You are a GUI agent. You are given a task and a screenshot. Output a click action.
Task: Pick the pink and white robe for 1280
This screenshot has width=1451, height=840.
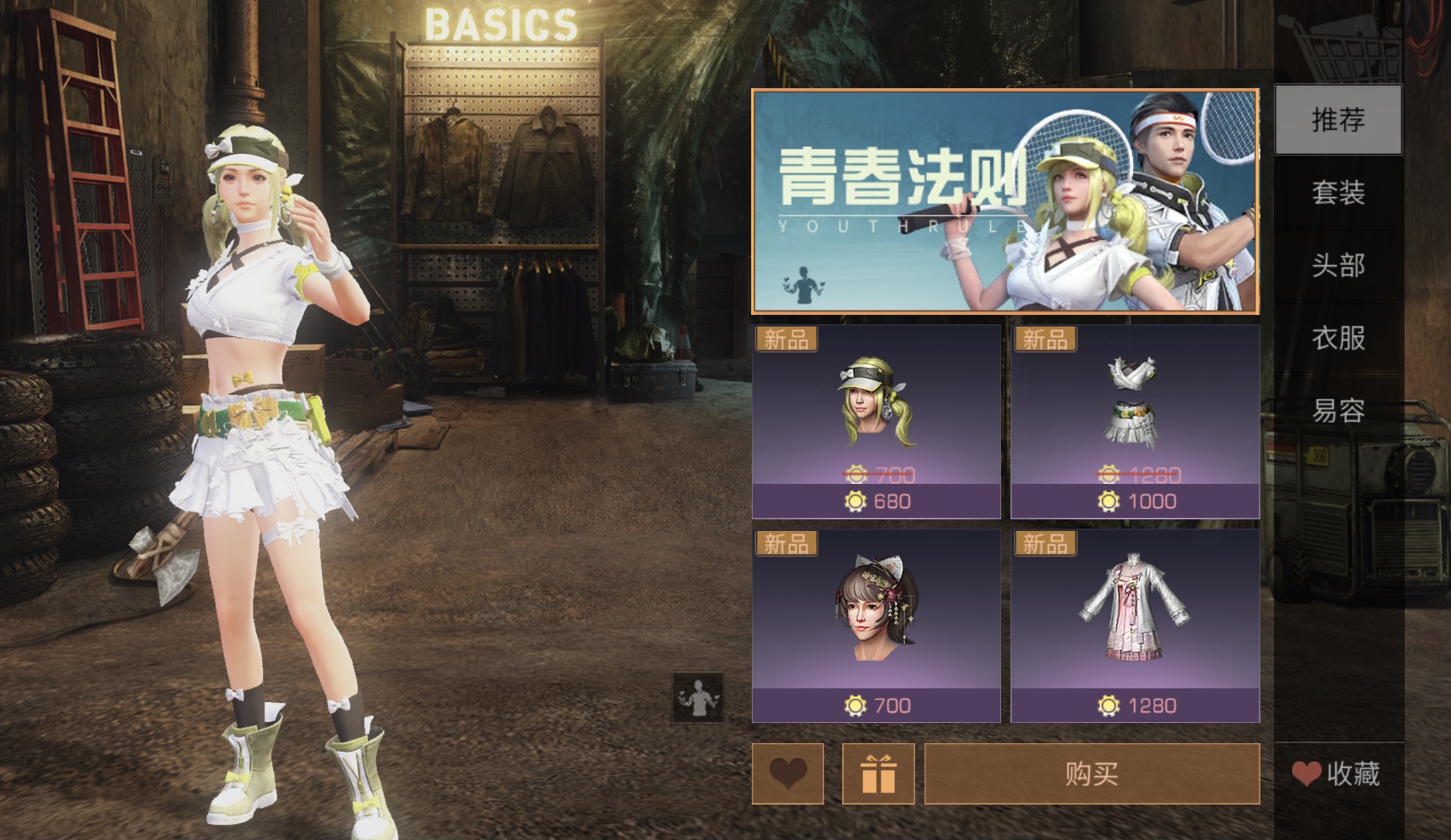(1135, 625)
